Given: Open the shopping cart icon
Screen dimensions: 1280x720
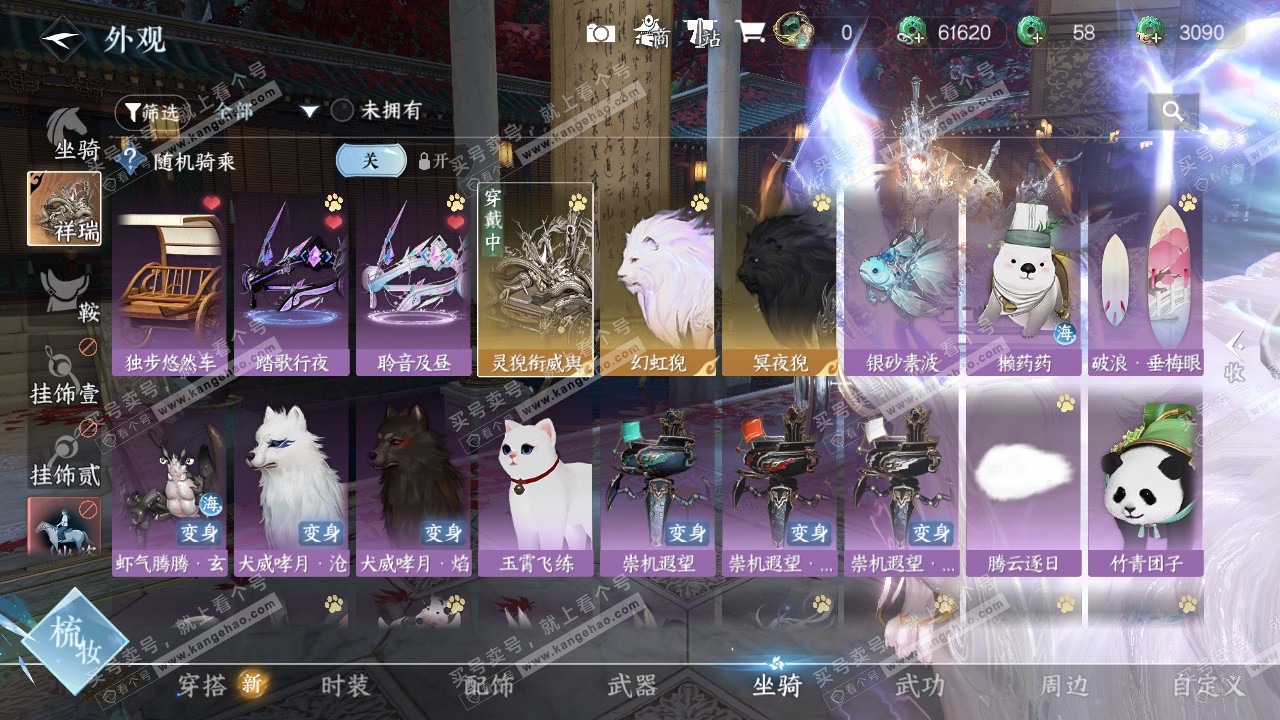Looking at the screenshot, I should click(x=750, y=33).
